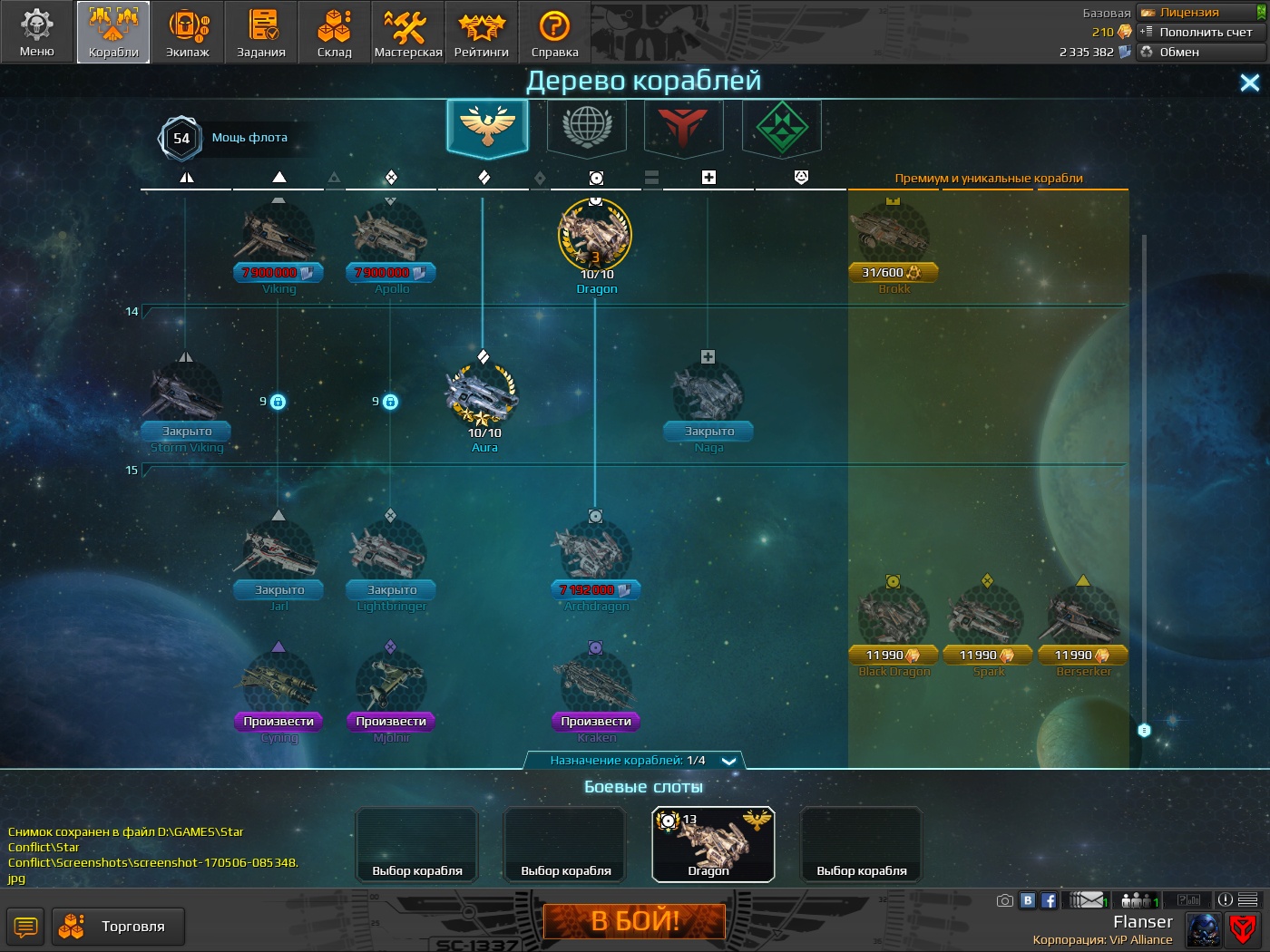This screenshot has height=952, width=1270.
Task: Click the Лицензия license button
Action: tap(1201, 13)
